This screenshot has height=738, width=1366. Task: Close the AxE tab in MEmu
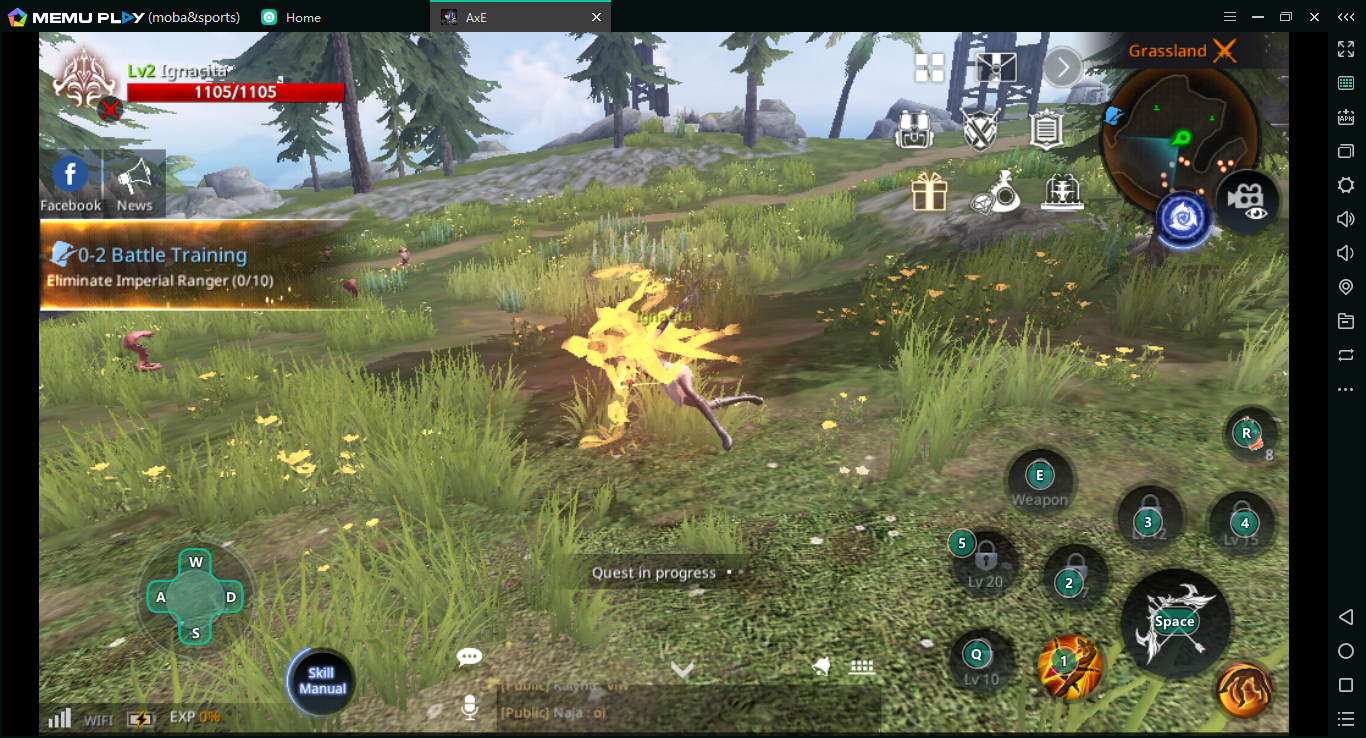coord(597,17)
